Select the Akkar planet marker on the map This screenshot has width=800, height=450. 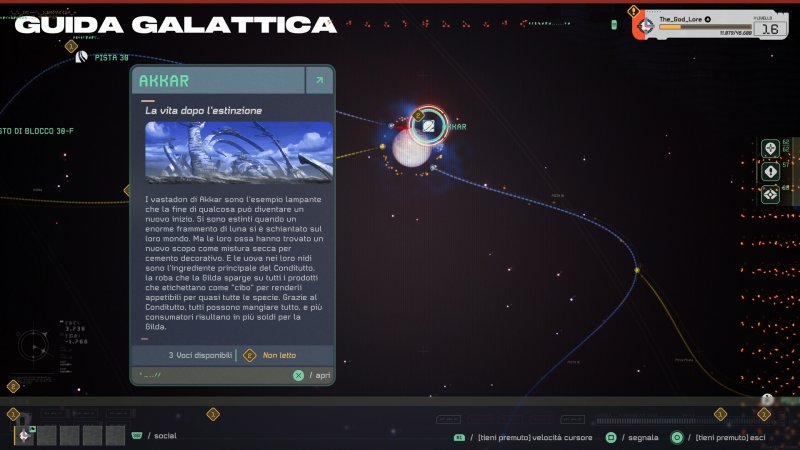click(429, 125)
